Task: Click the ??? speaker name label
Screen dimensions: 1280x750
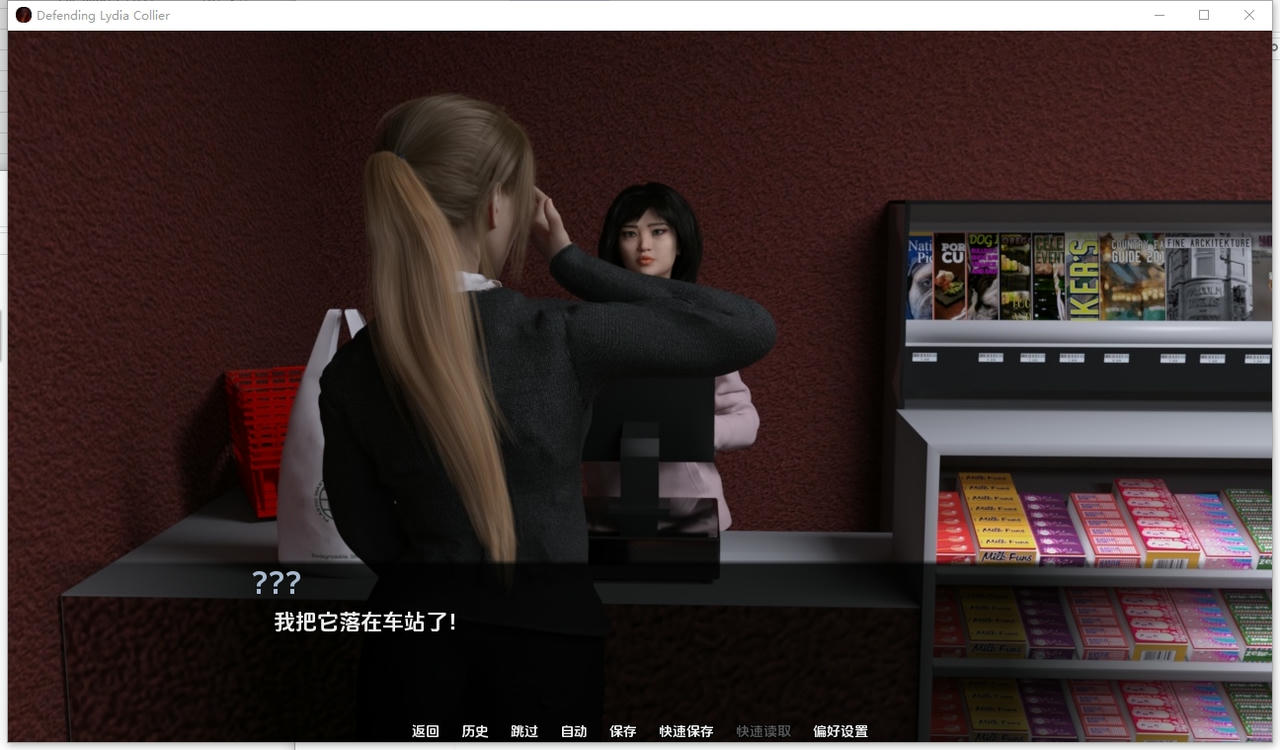Action: point(275,583)
